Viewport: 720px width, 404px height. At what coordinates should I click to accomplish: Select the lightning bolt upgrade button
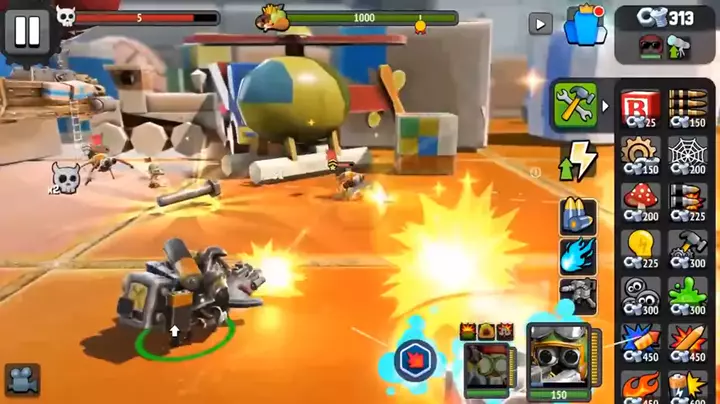point(576,160)
